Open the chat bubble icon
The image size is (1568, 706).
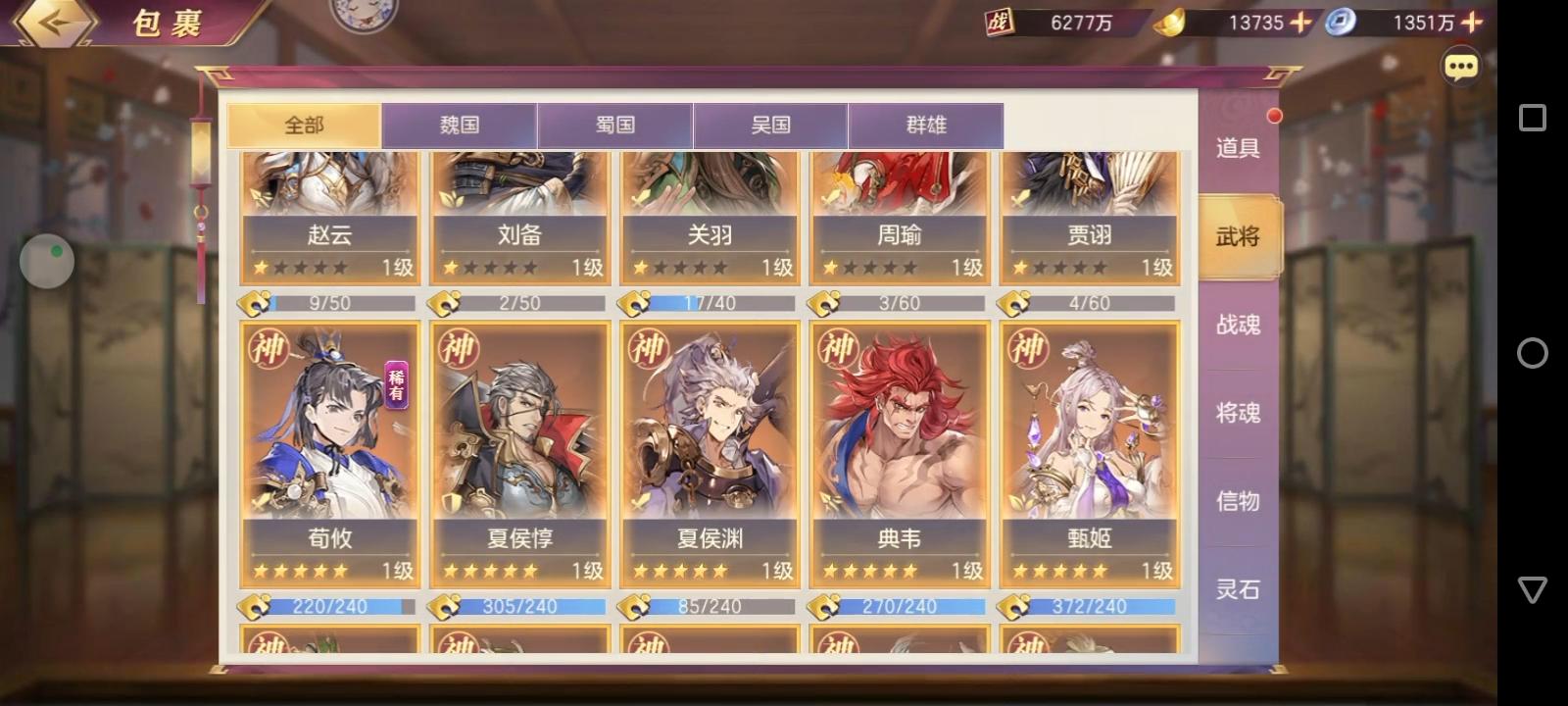click(1461, 66)
